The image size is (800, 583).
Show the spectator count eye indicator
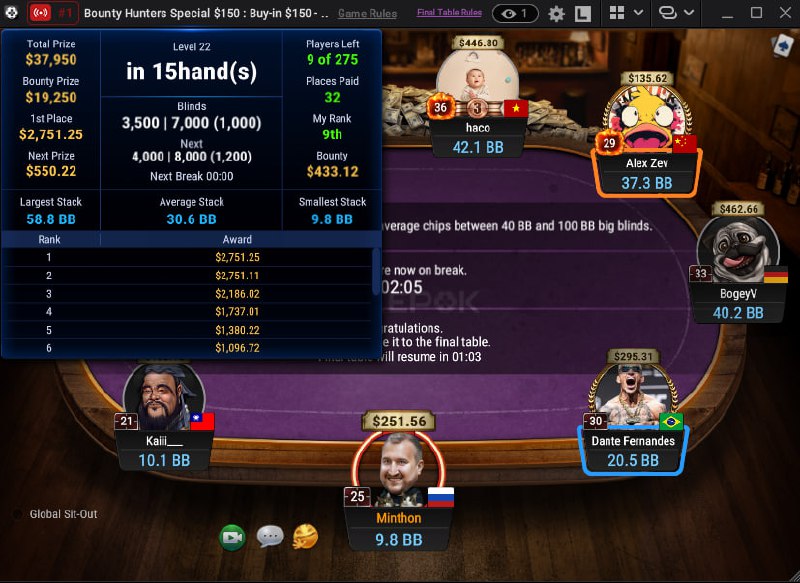[x=515, y=14]
